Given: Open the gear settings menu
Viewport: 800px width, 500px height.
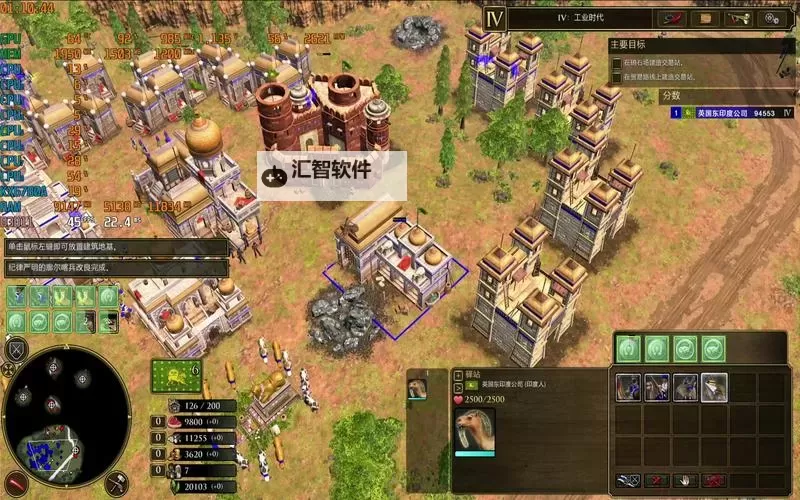Looking at the screenshot, I should point(775,18).
